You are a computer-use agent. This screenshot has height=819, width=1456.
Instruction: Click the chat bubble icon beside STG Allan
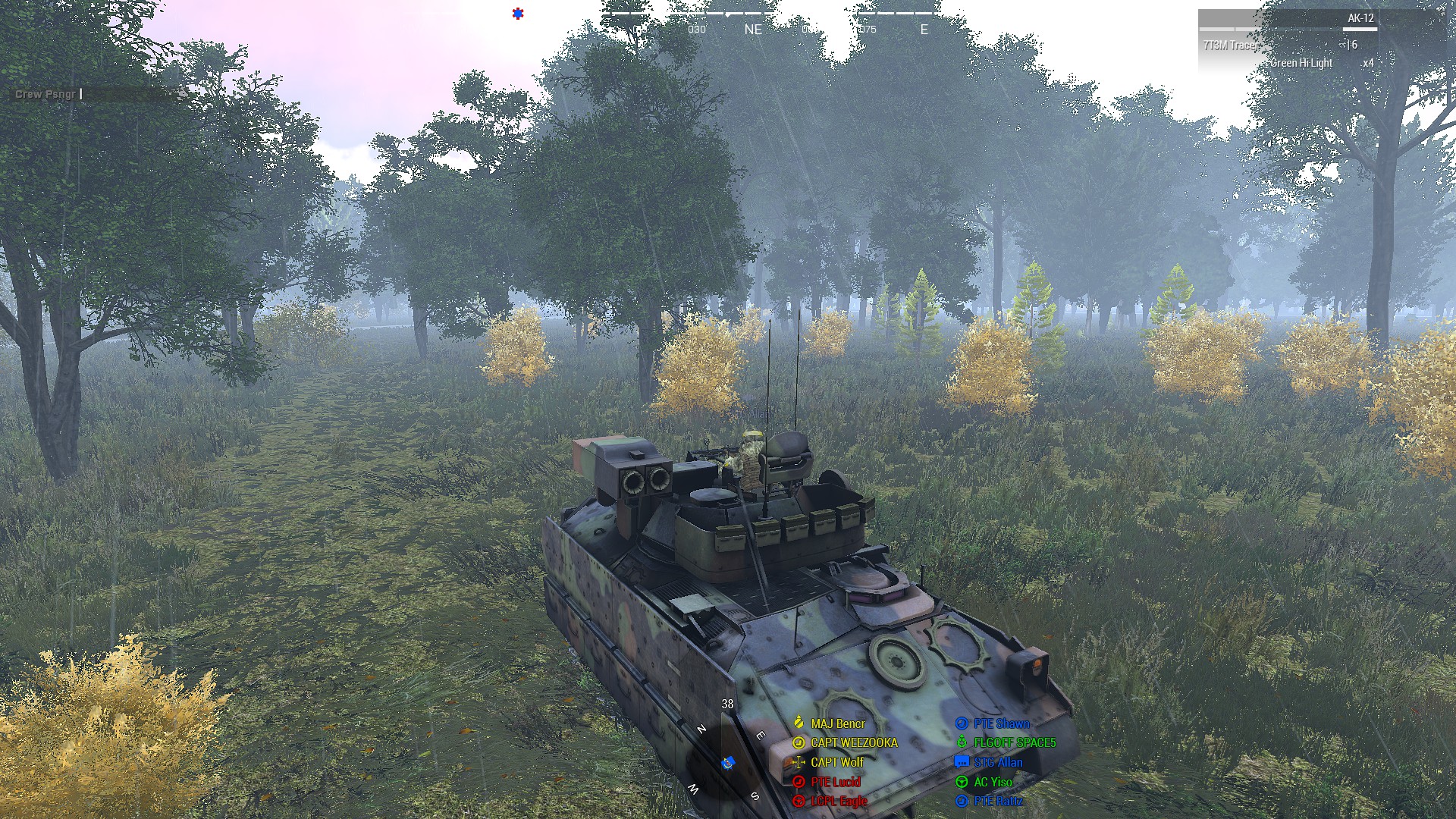(x=962, y=762)
